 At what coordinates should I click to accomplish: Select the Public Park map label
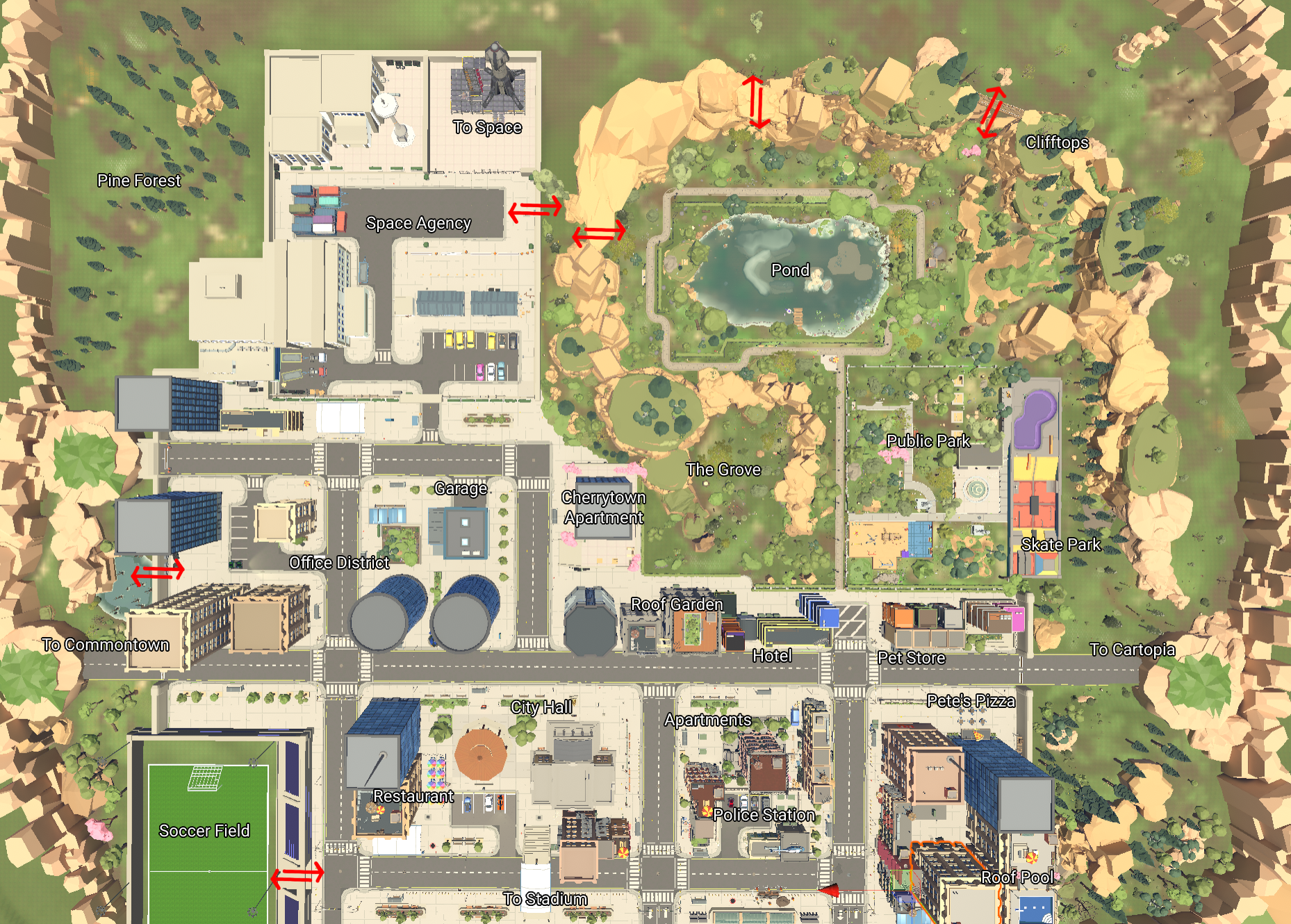point(928,440)
